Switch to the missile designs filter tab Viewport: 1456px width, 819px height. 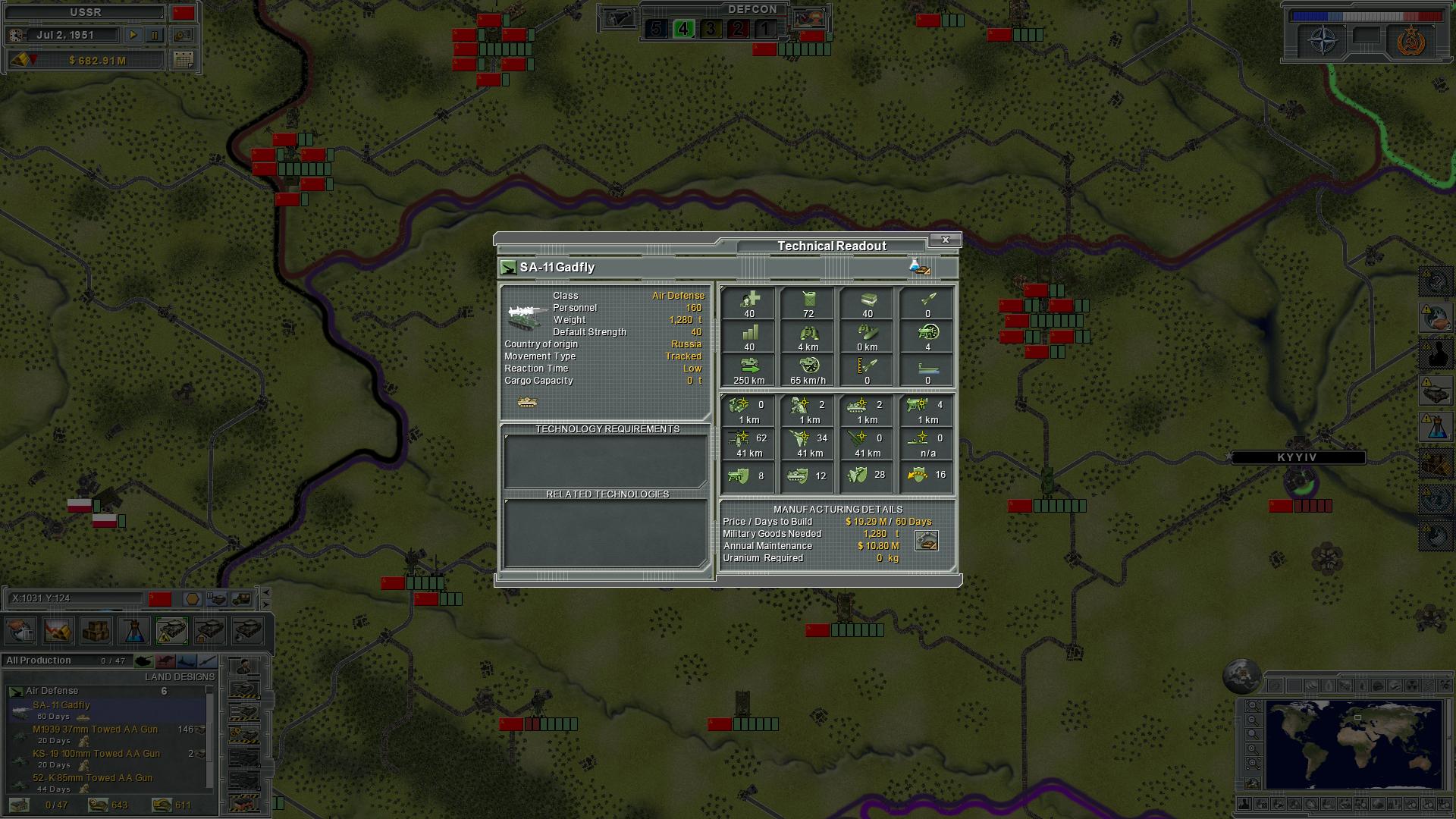[x=209, y=661]
